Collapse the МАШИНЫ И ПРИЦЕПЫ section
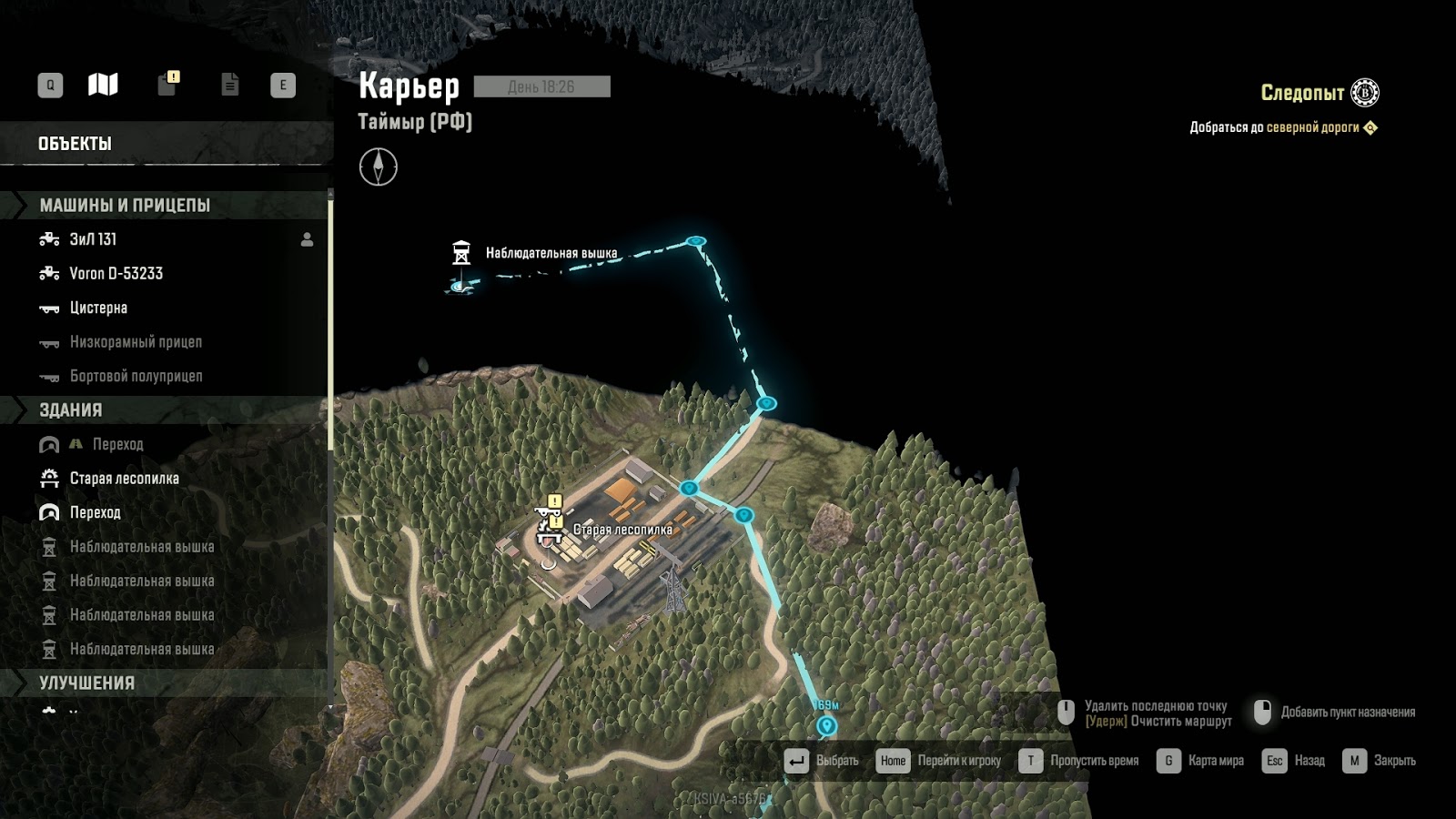The image size is (1456, 819). tap(125, 205)
